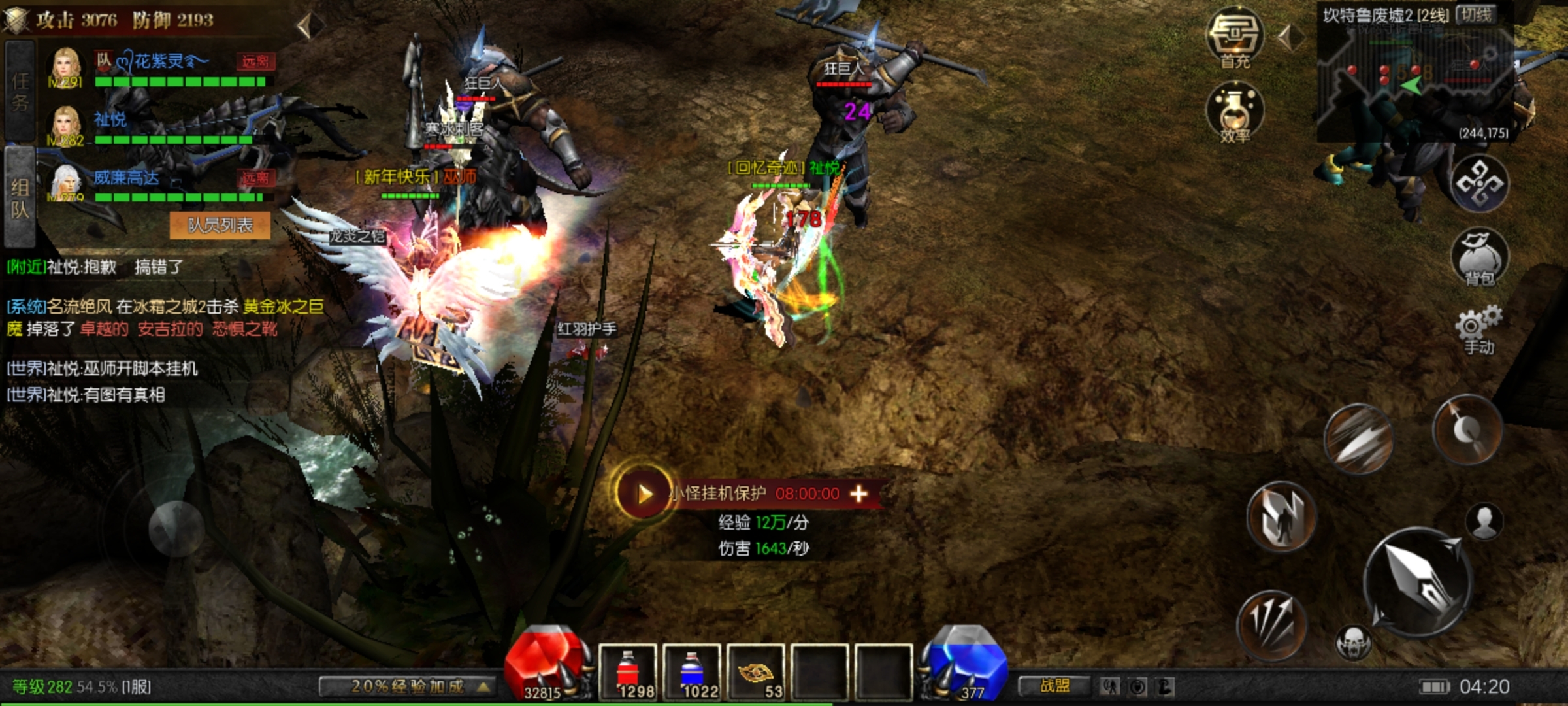The width and height of the screenshot is (1568, 706).
Task: Switch to the 任务 quest tab
Action: coord(20,92)
